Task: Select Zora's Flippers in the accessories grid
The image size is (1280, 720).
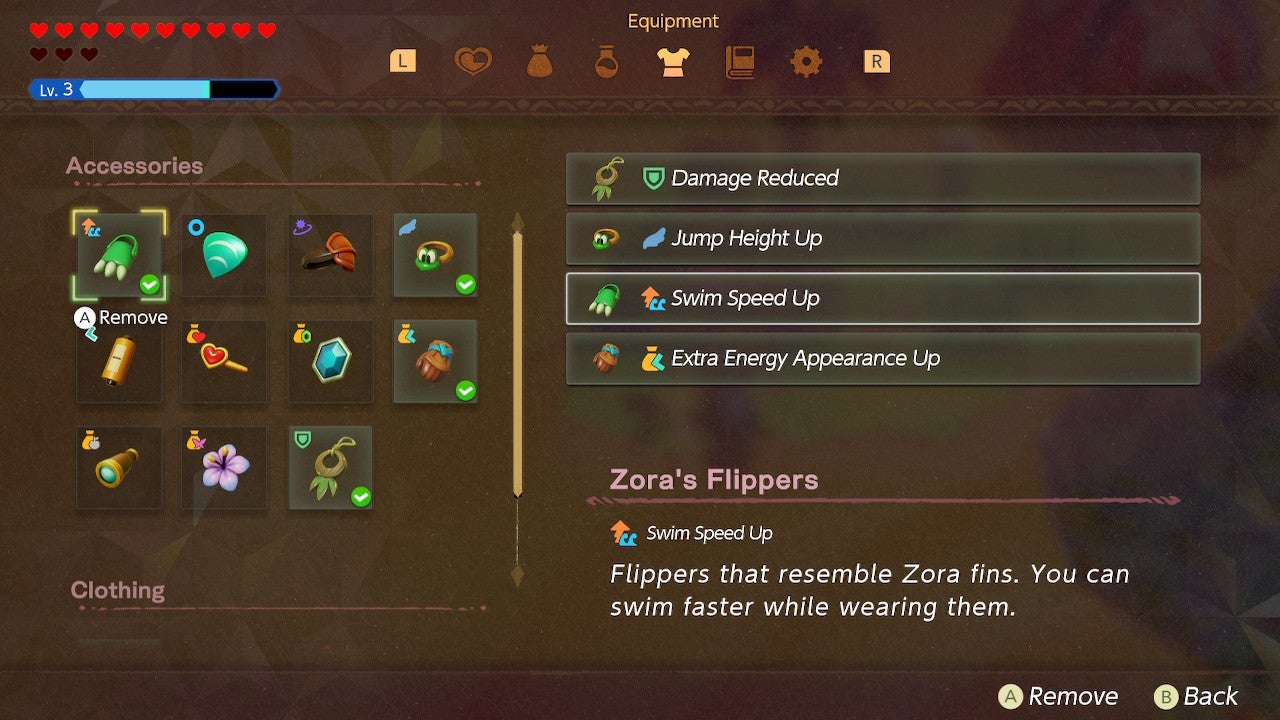Action: (118, 257)
